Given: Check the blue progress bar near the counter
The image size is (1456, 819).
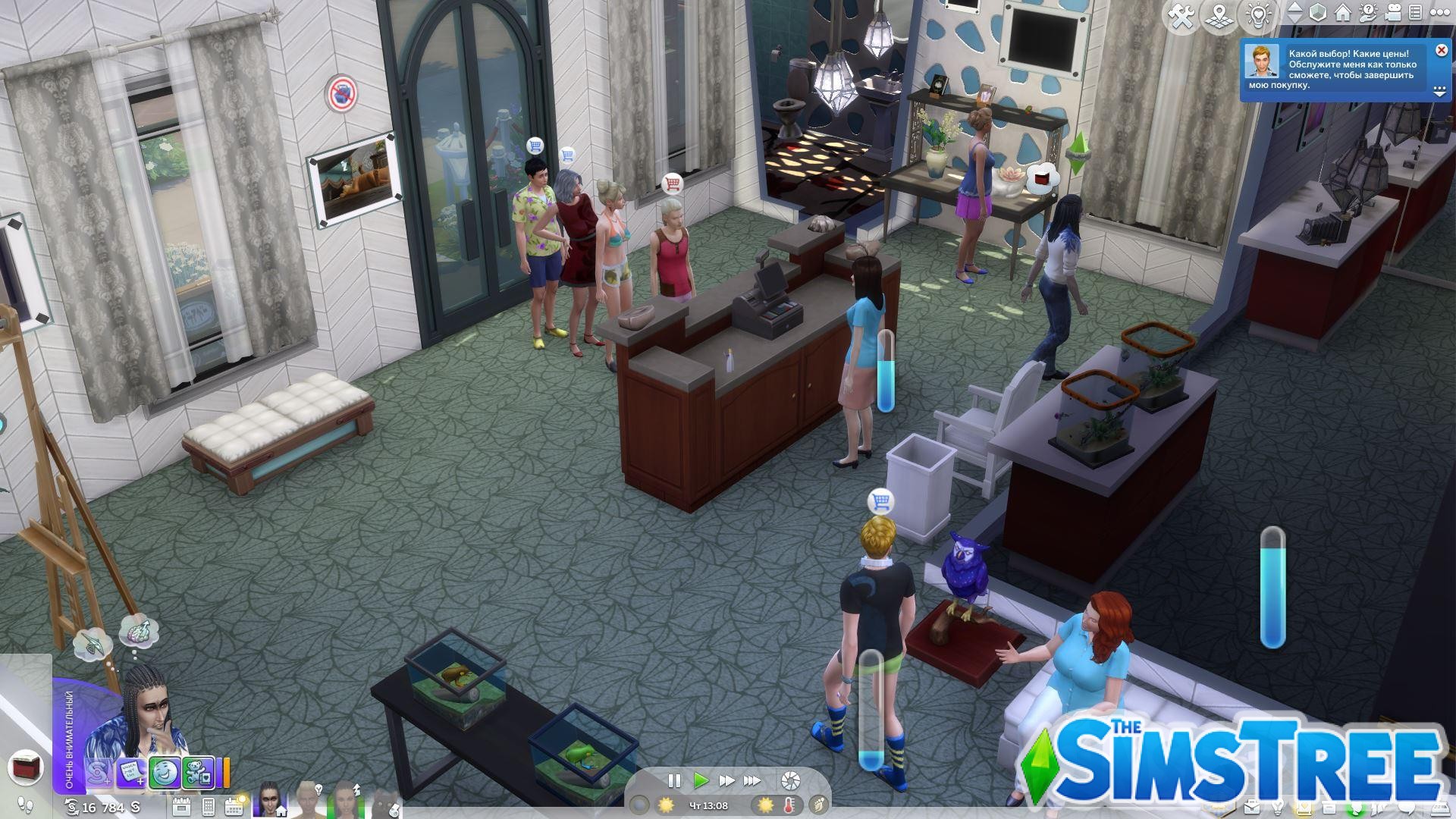Looking at the screenshot, I should coord(885,375).
